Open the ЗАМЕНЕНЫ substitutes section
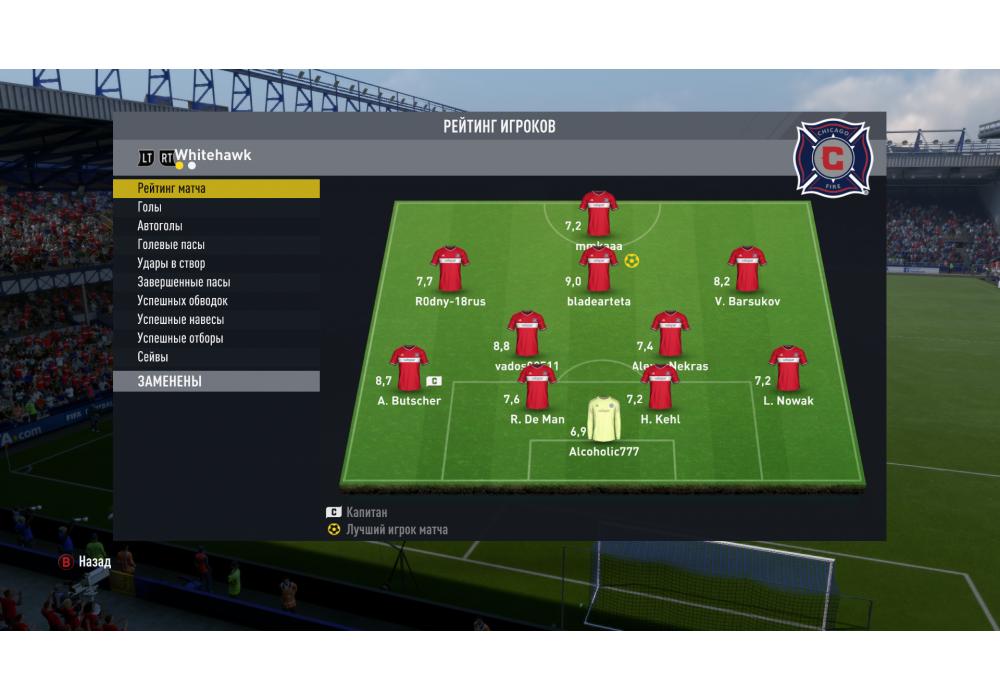Image resolution: width=1000 pixels, height=700 pixels. [x=215, y=381]
